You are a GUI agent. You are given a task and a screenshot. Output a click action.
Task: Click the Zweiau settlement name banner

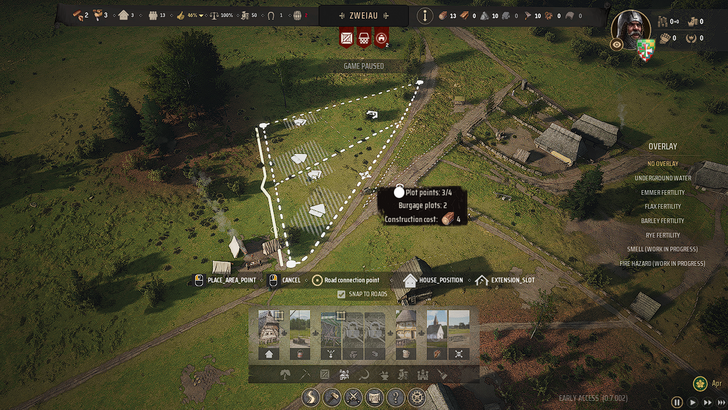(x=364, y=15)
